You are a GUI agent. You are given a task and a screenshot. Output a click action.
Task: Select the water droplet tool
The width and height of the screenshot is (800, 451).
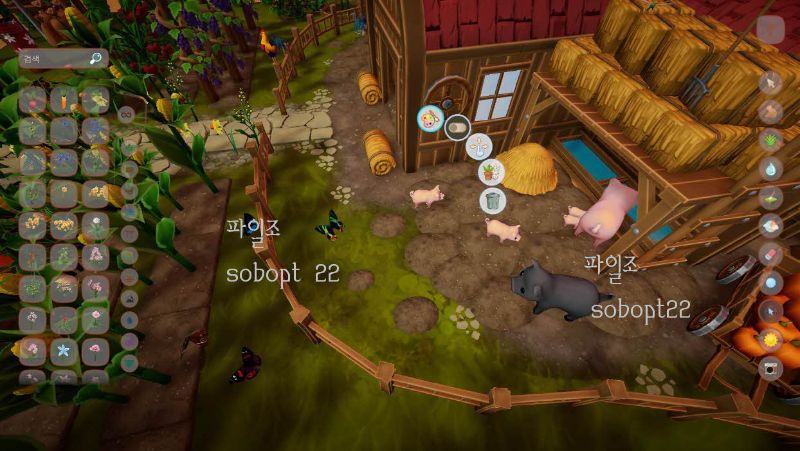[771, 169]
